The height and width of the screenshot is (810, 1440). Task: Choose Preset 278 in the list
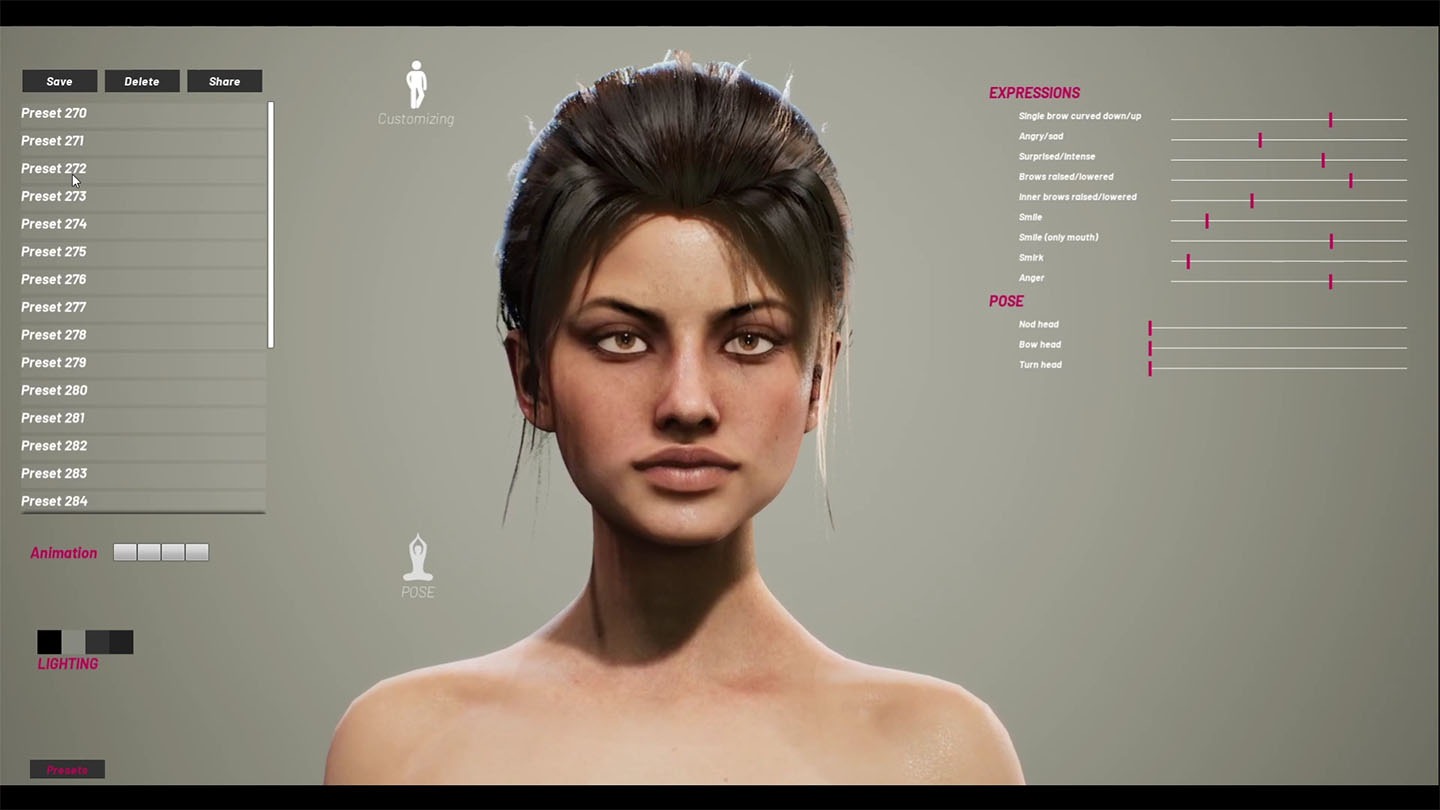tap(54, 335)
